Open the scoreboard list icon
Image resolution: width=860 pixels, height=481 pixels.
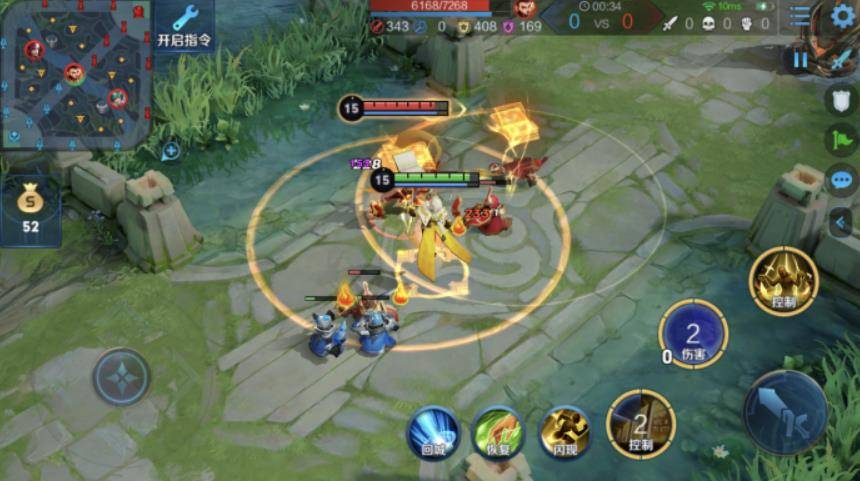[x=800, y=16]
